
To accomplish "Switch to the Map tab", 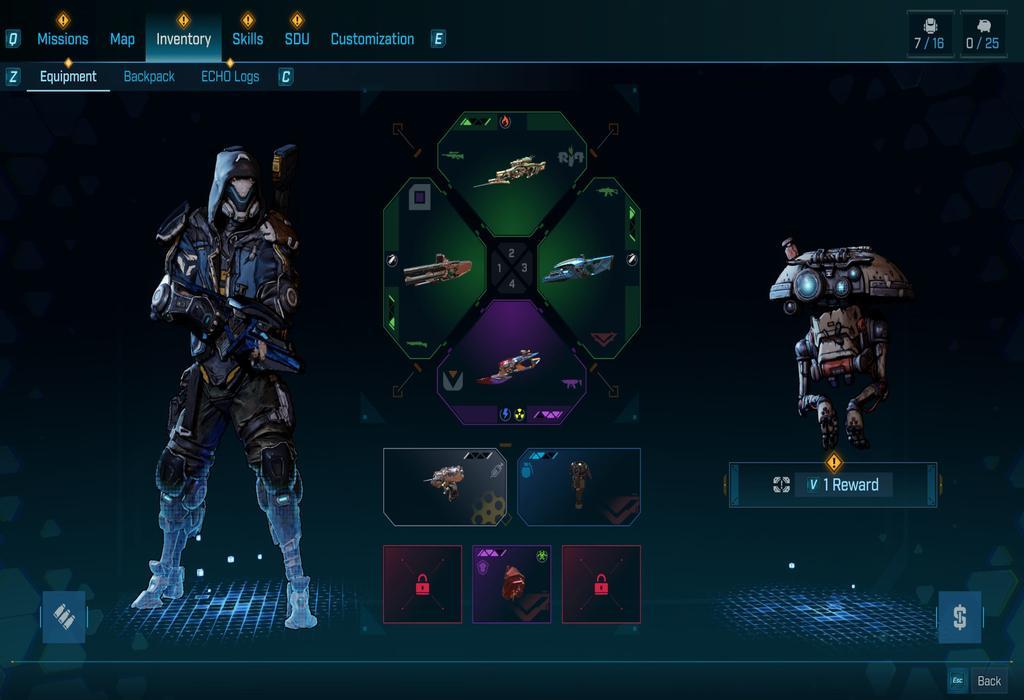I will point(122,39).
